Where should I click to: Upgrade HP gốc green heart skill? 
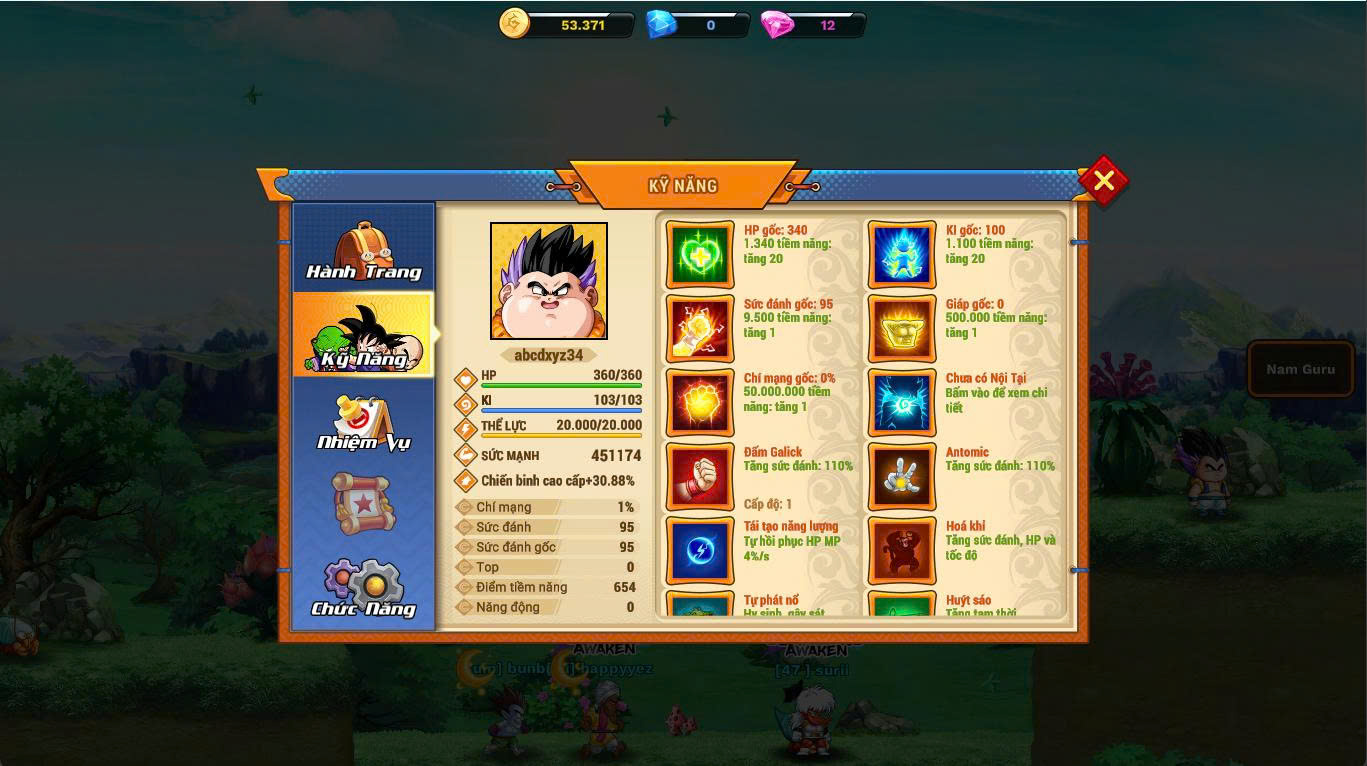point(700,255)
